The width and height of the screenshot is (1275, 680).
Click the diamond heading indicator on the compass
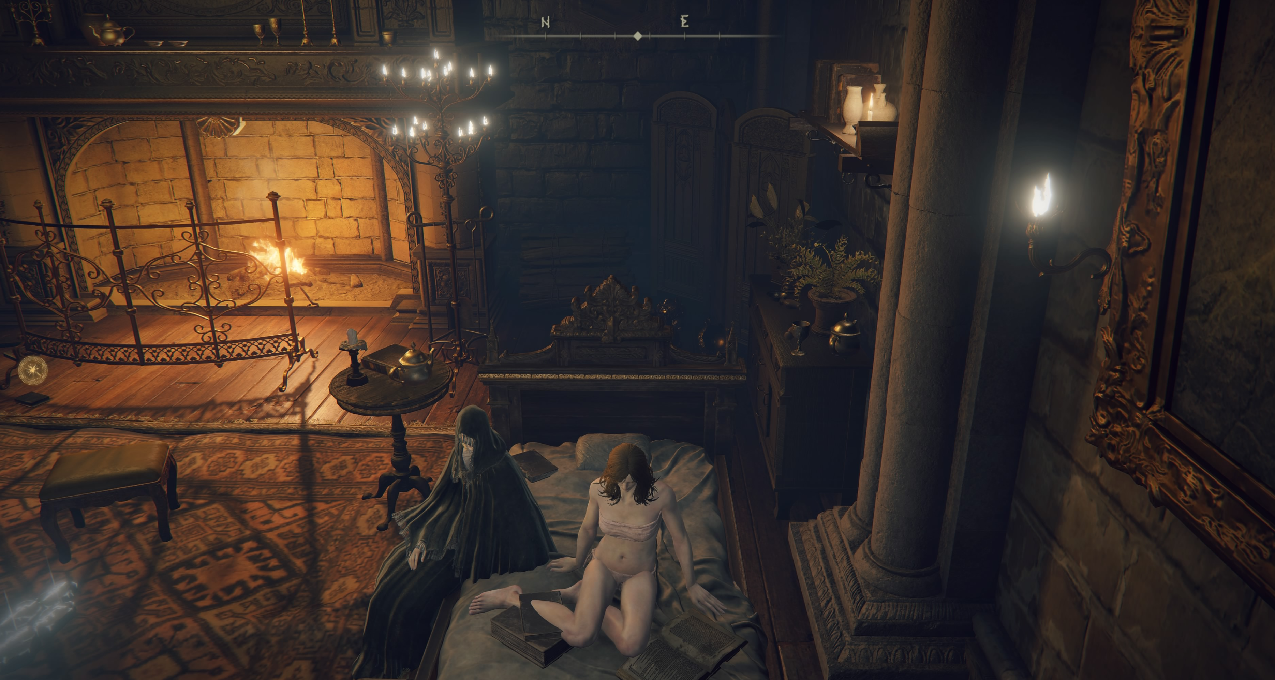click(638, 36)
